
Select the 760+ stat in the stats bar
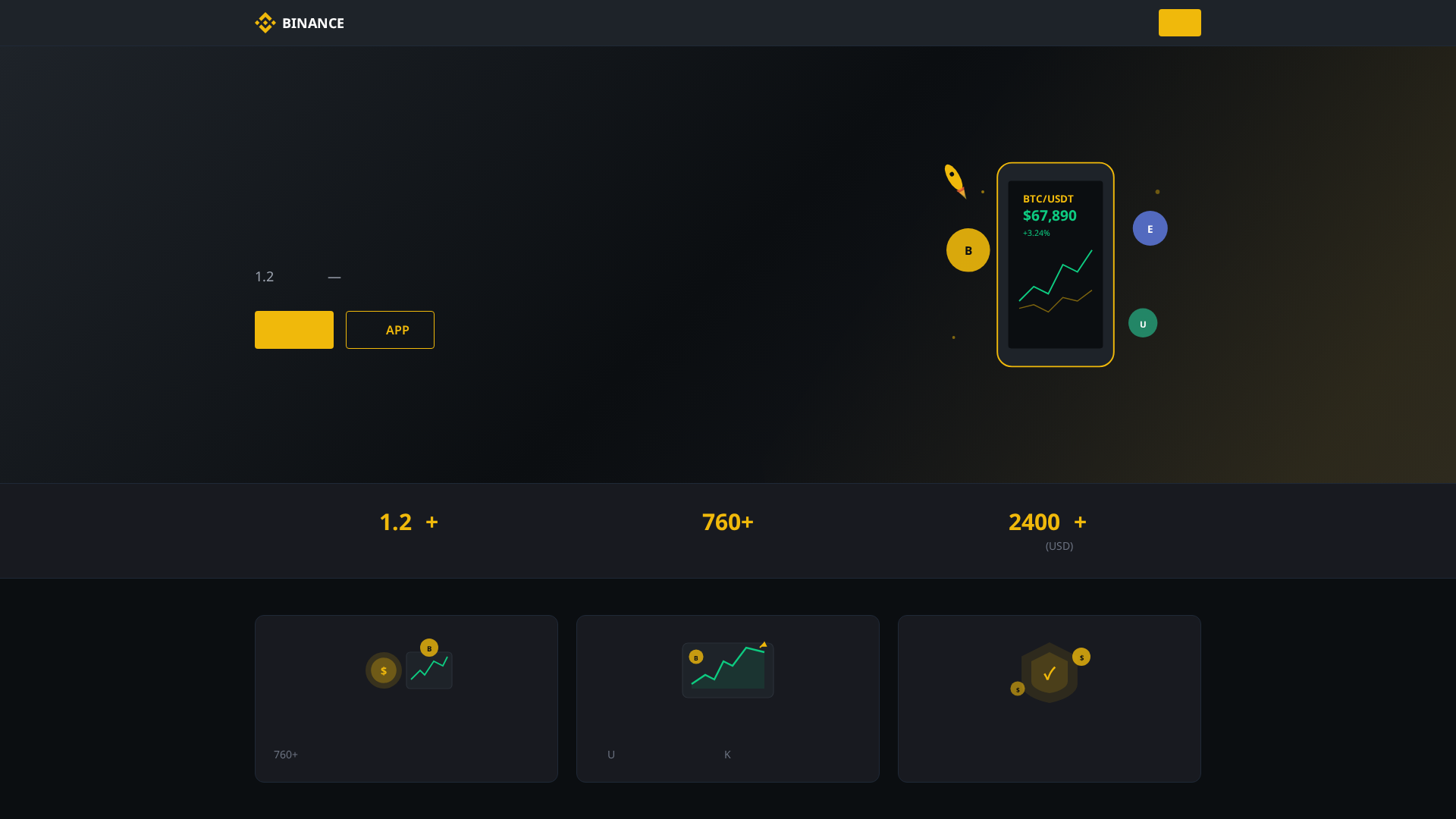pyautogui.click(x=727, y=522)
